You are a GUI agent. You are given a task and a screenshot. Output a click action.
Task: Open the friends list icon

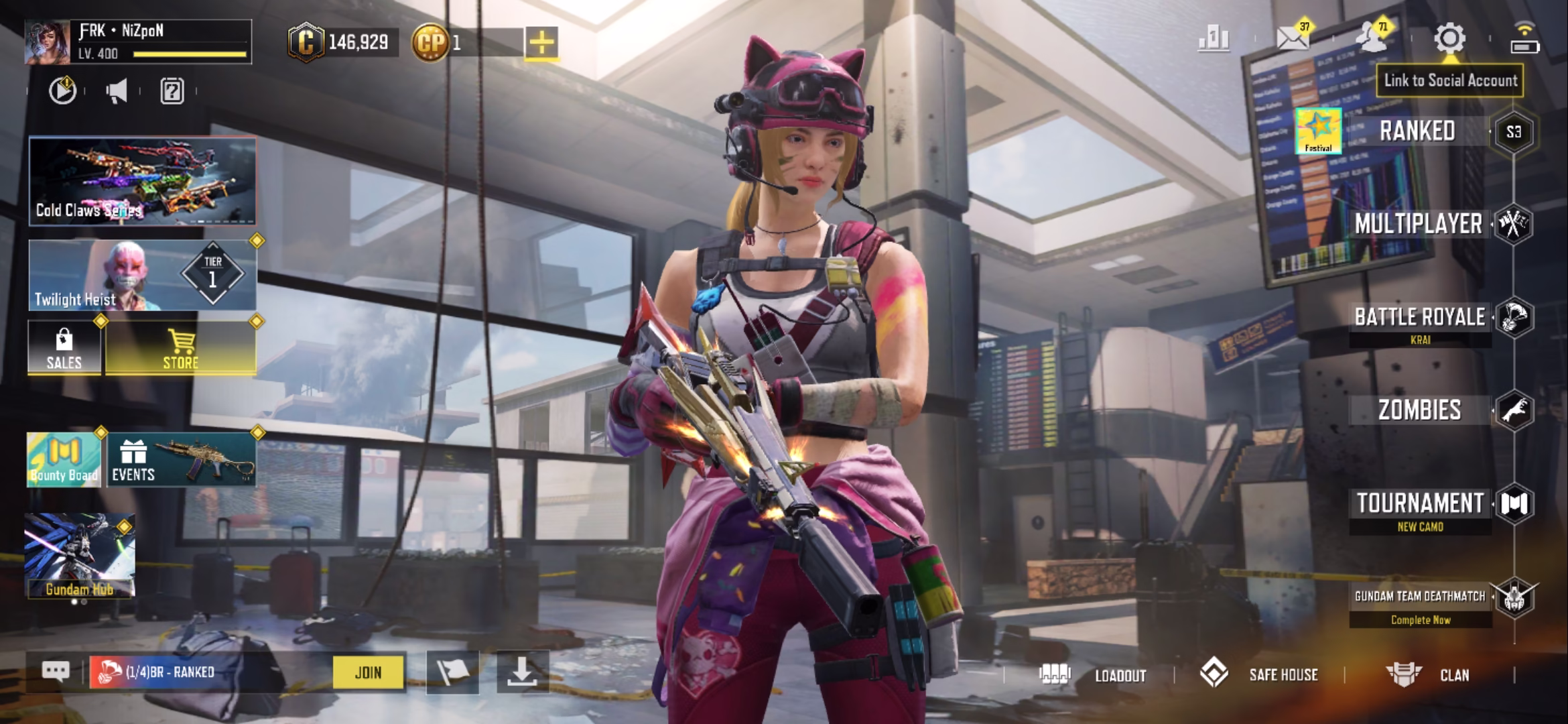1371,39
